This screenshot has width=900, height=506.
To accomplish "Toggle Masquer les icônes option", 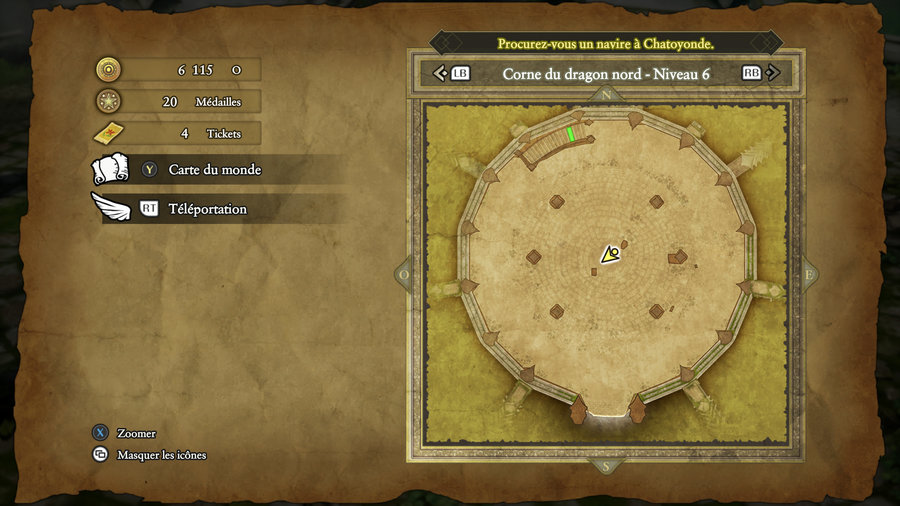I will click(161, 455).
